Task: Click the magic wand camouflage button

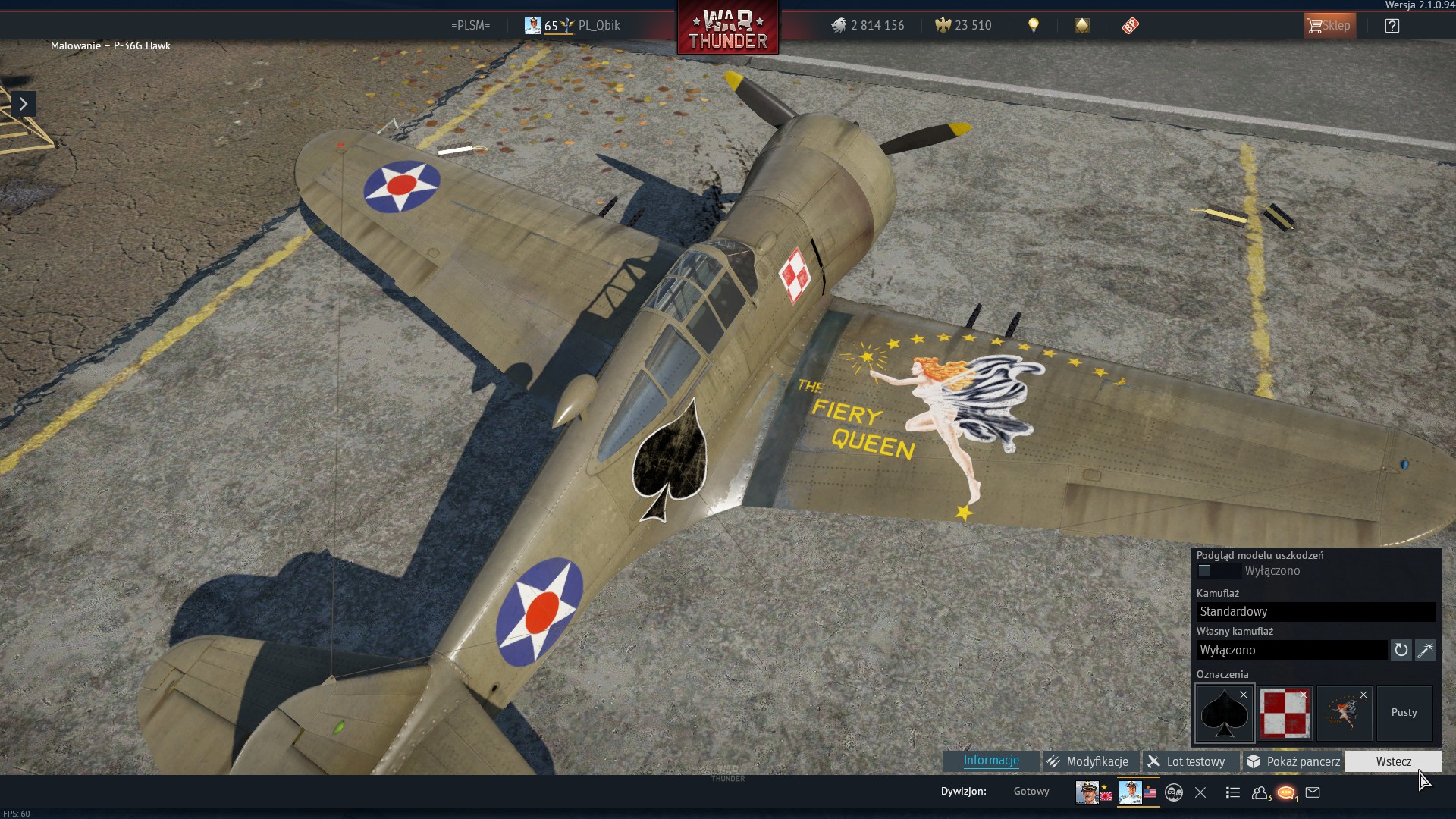Action: click(x=1426, y=650)
